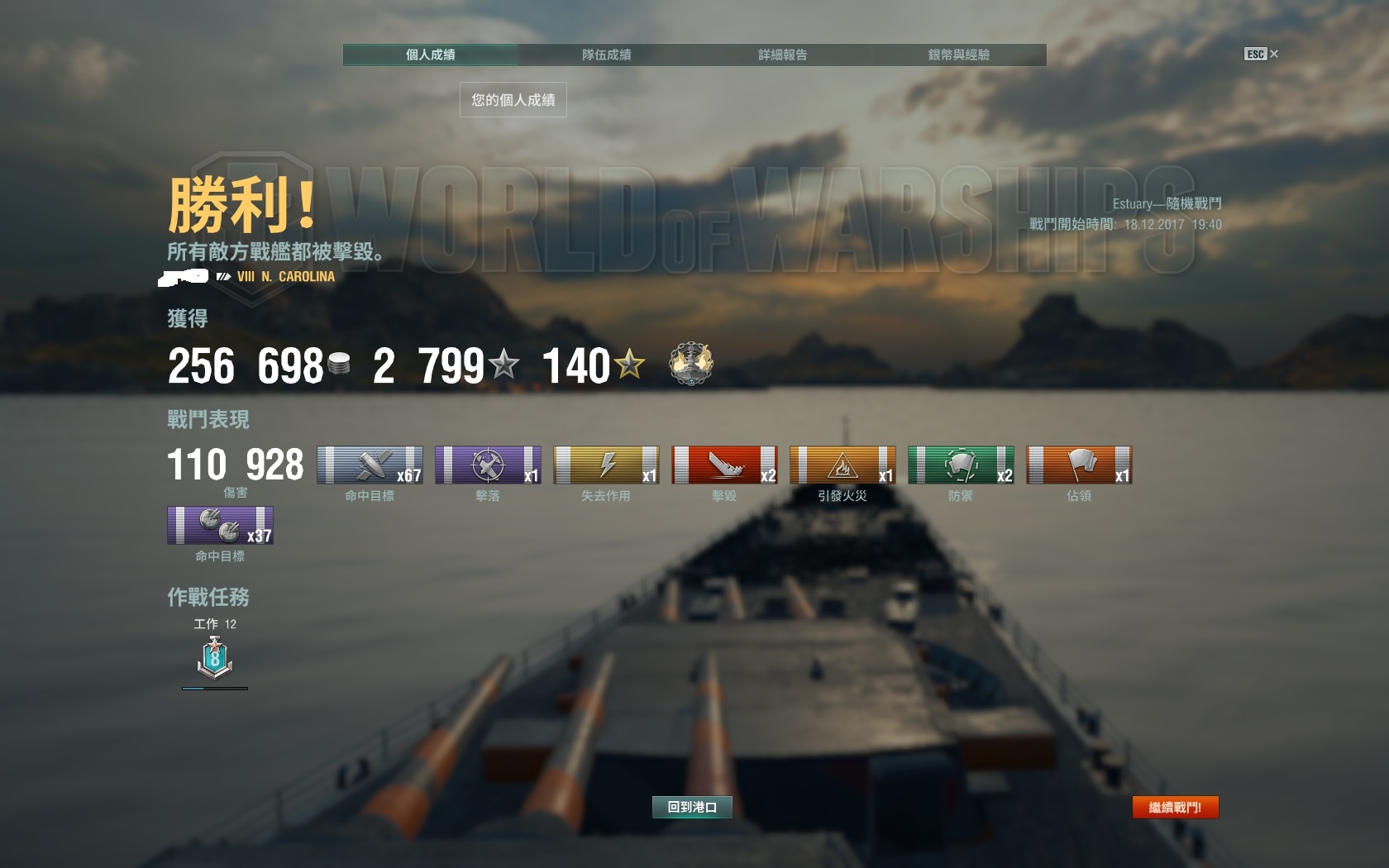Select the orange 引發火災 ribbon
Screen dimensions: 1389x868
pyautogui.click(x=842, y=465)
